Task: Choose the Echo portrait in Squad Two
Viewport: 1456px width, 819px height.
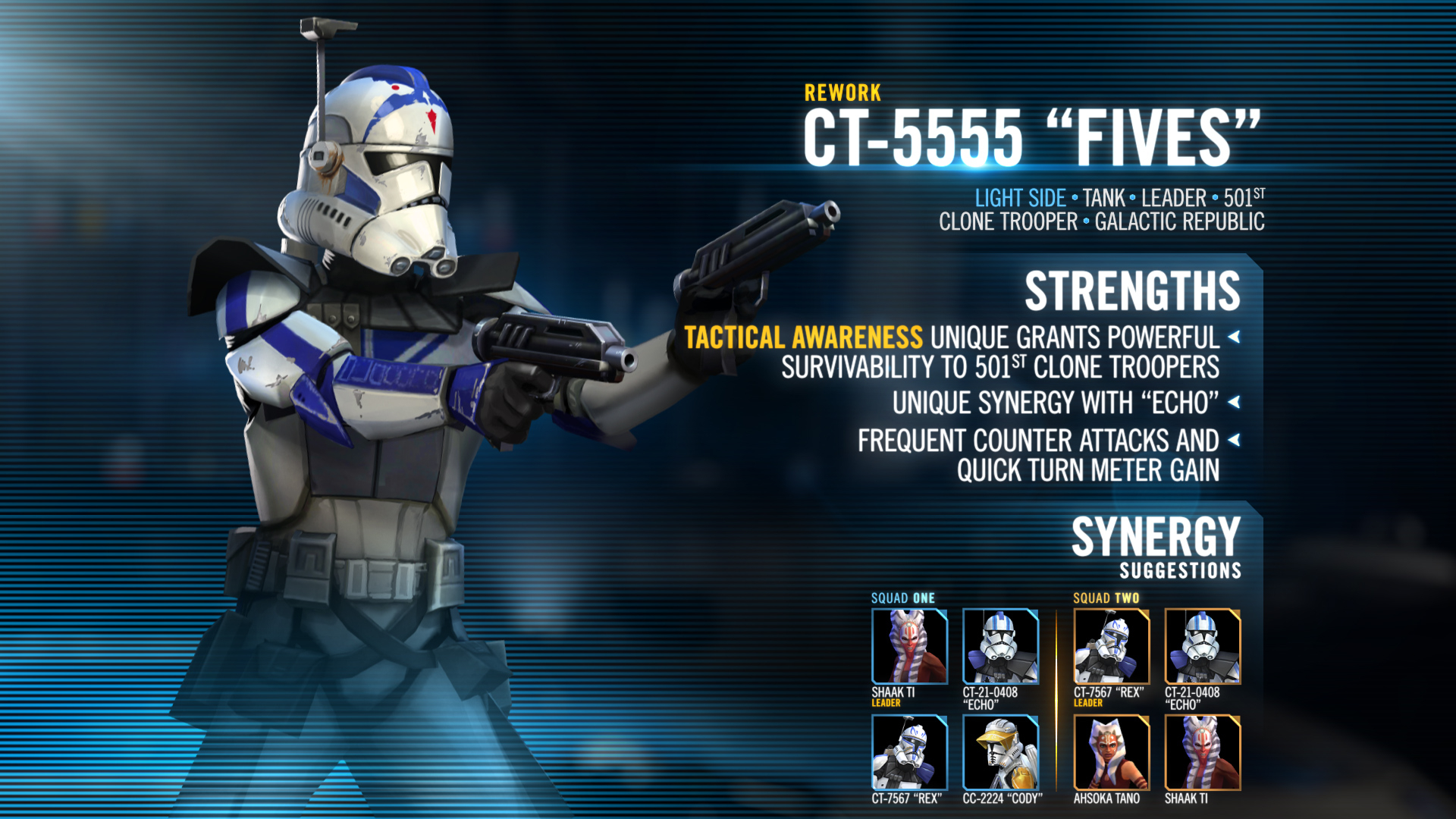Action: tap(1203, 646)
